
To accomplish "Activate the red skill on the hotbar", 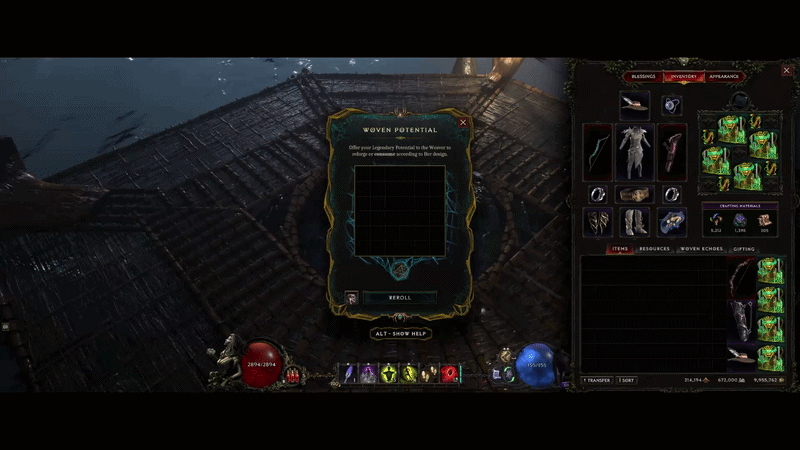I will (449, 373).
